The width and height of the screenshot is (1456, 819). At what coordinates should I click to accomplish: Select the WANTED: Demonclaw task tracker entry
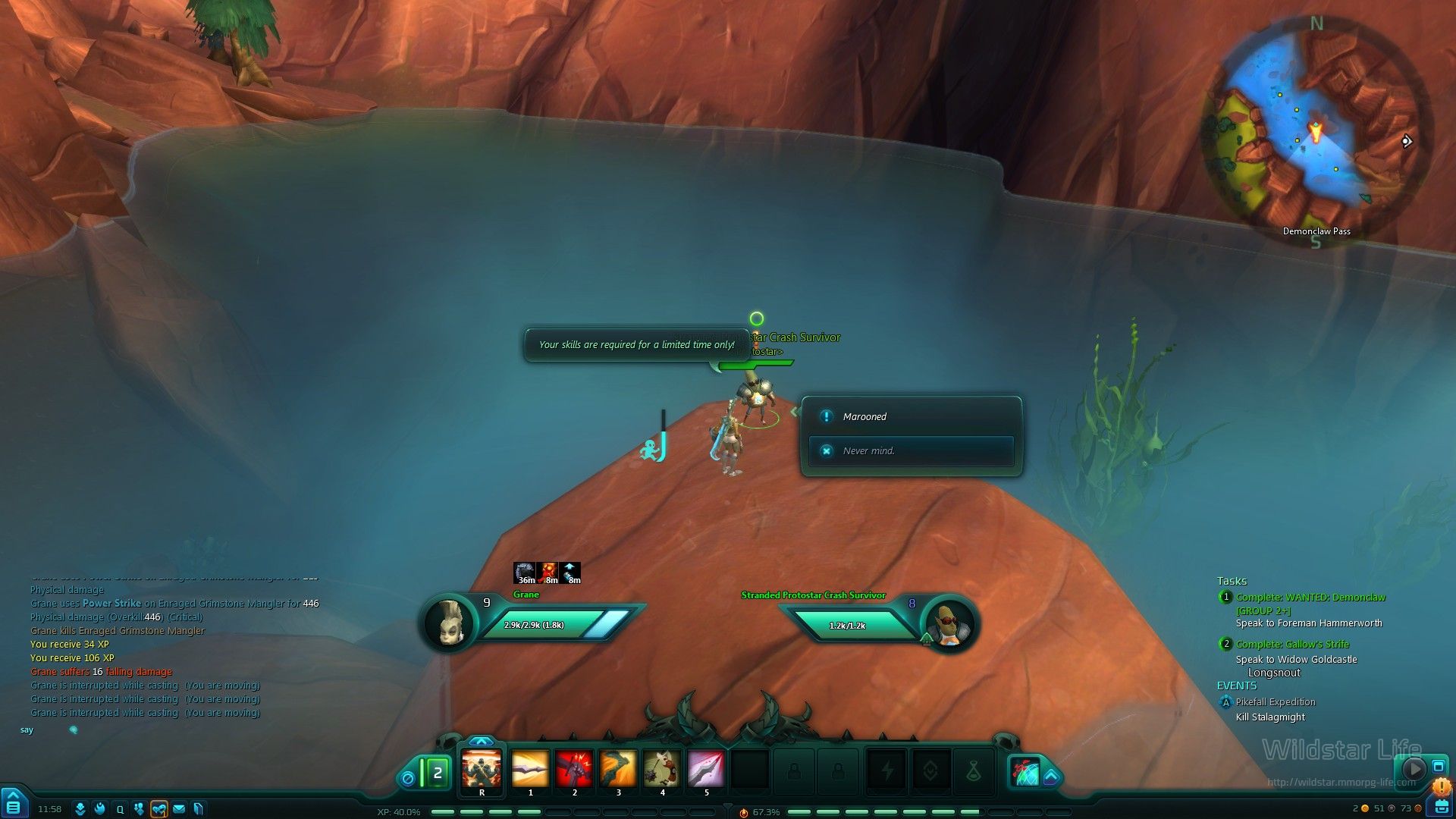(1310, 598)
